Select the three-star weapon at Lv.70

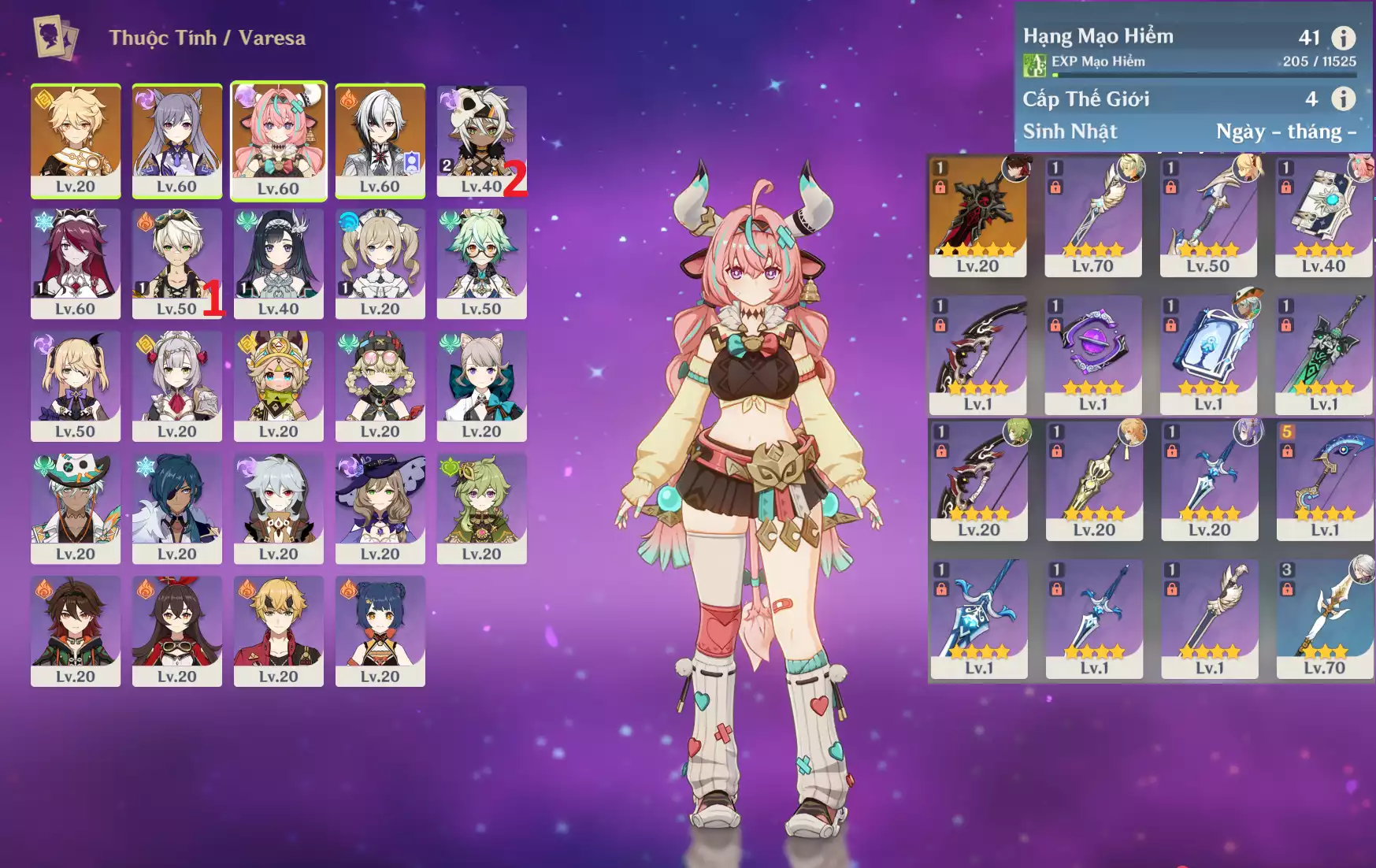1324,618
